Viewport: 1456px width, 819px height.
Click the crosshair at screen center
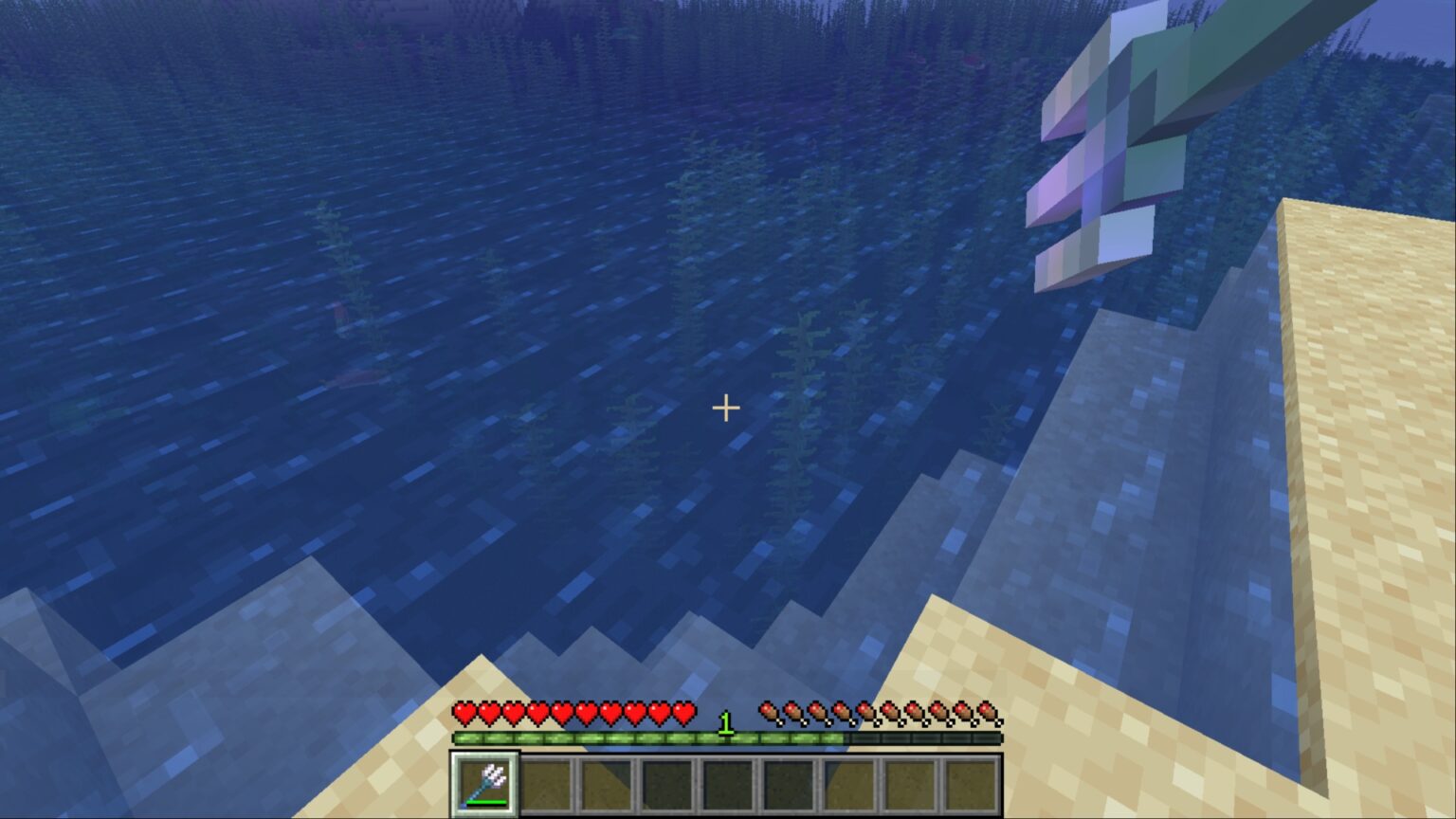click(726, 408)
